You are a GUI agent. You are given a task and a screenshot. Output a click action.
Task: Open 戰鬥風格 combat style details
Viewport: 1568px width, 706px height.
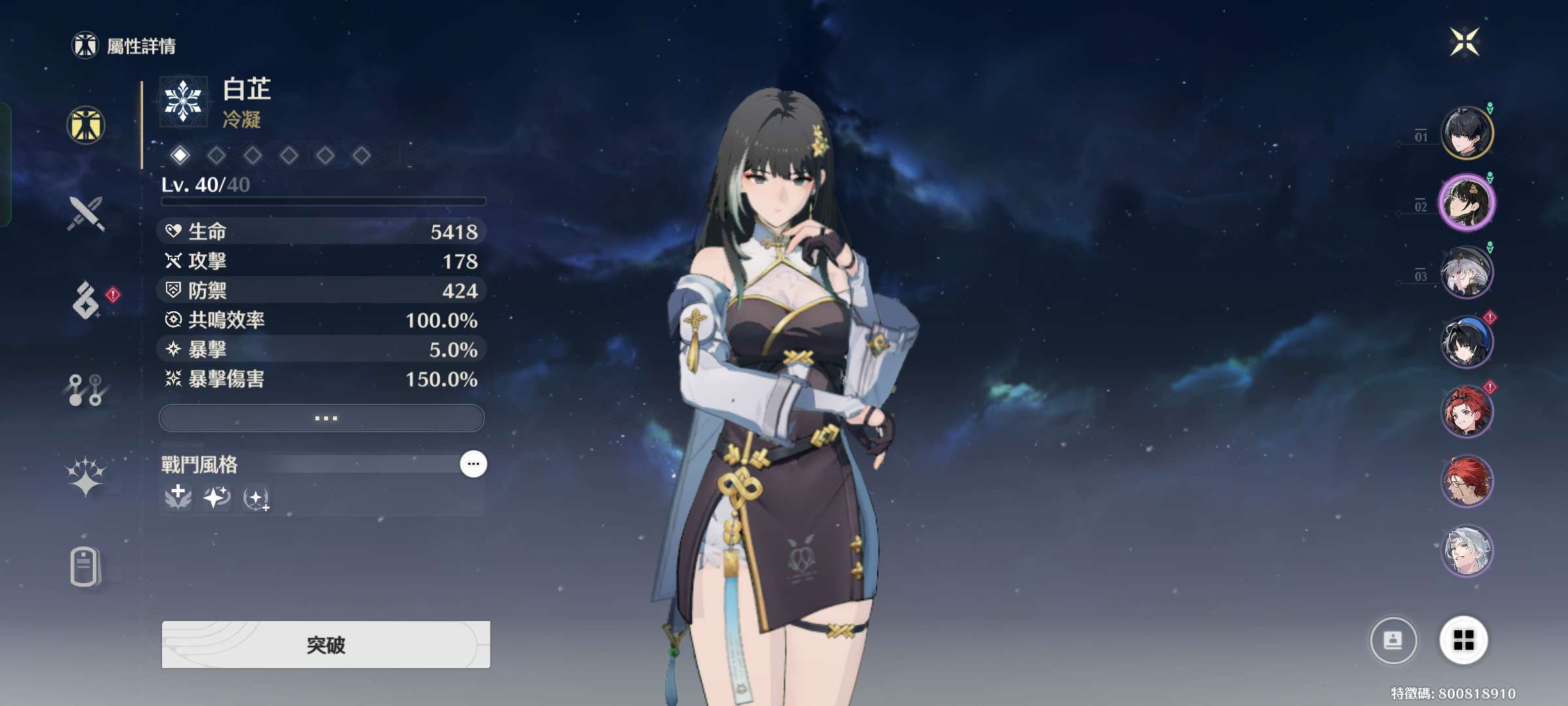[473, 464]
